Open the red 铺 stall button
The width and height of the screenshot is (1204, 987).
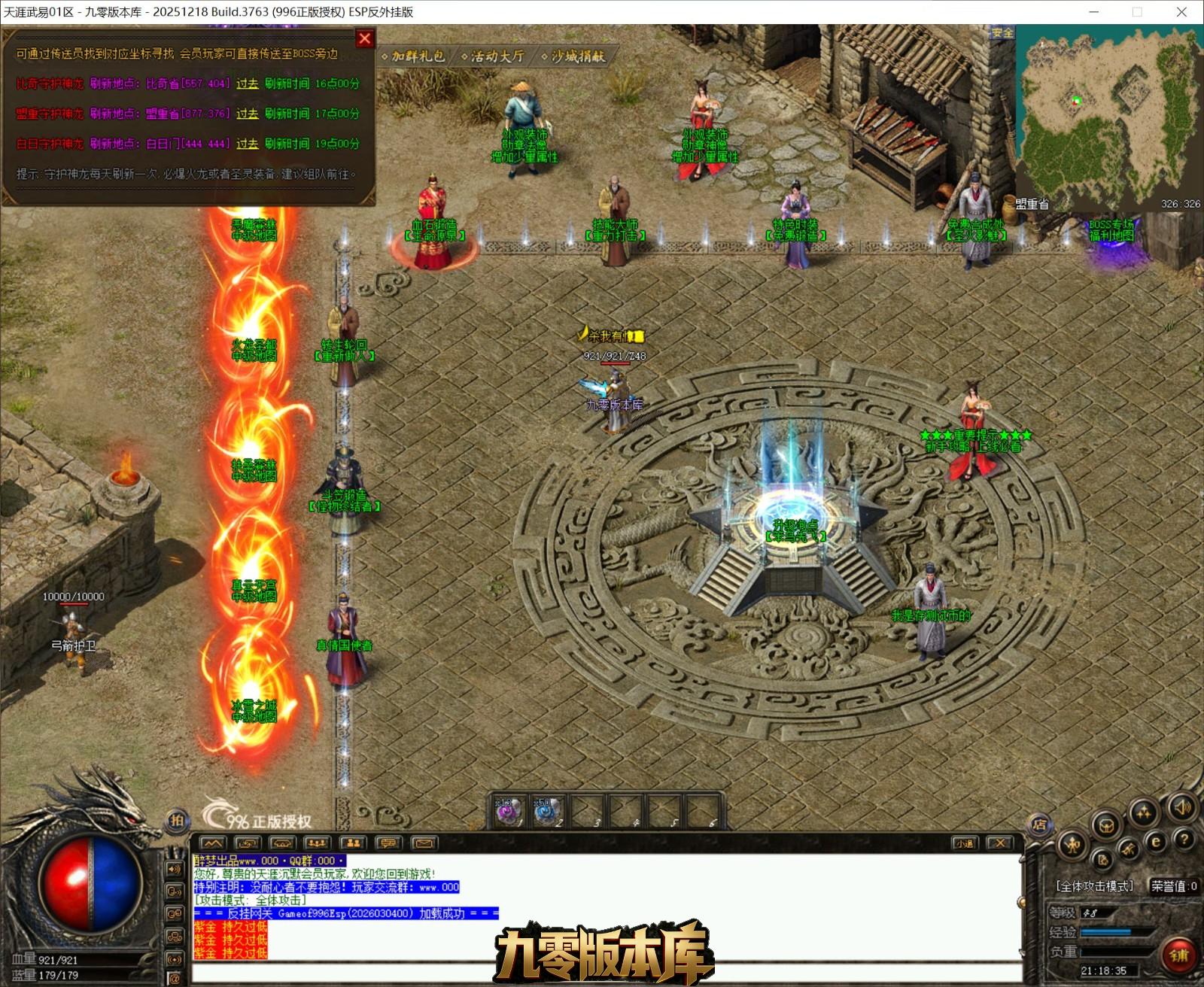[1178, 955]
